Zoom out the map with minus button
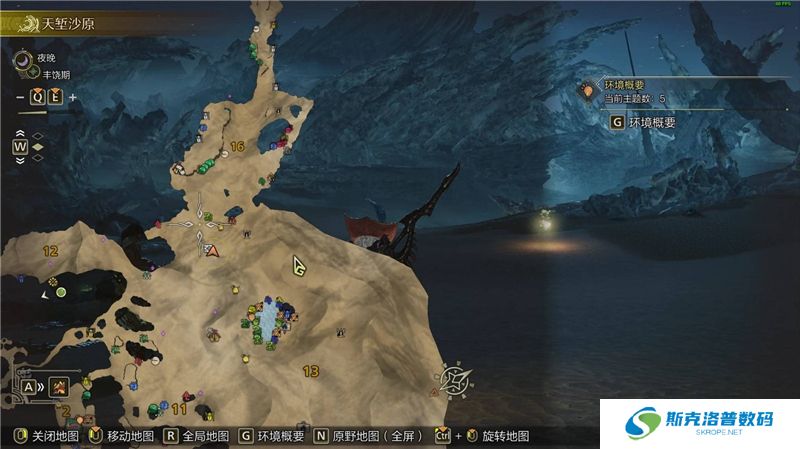The width and height of the screenshot is (800, 449). 20,97
